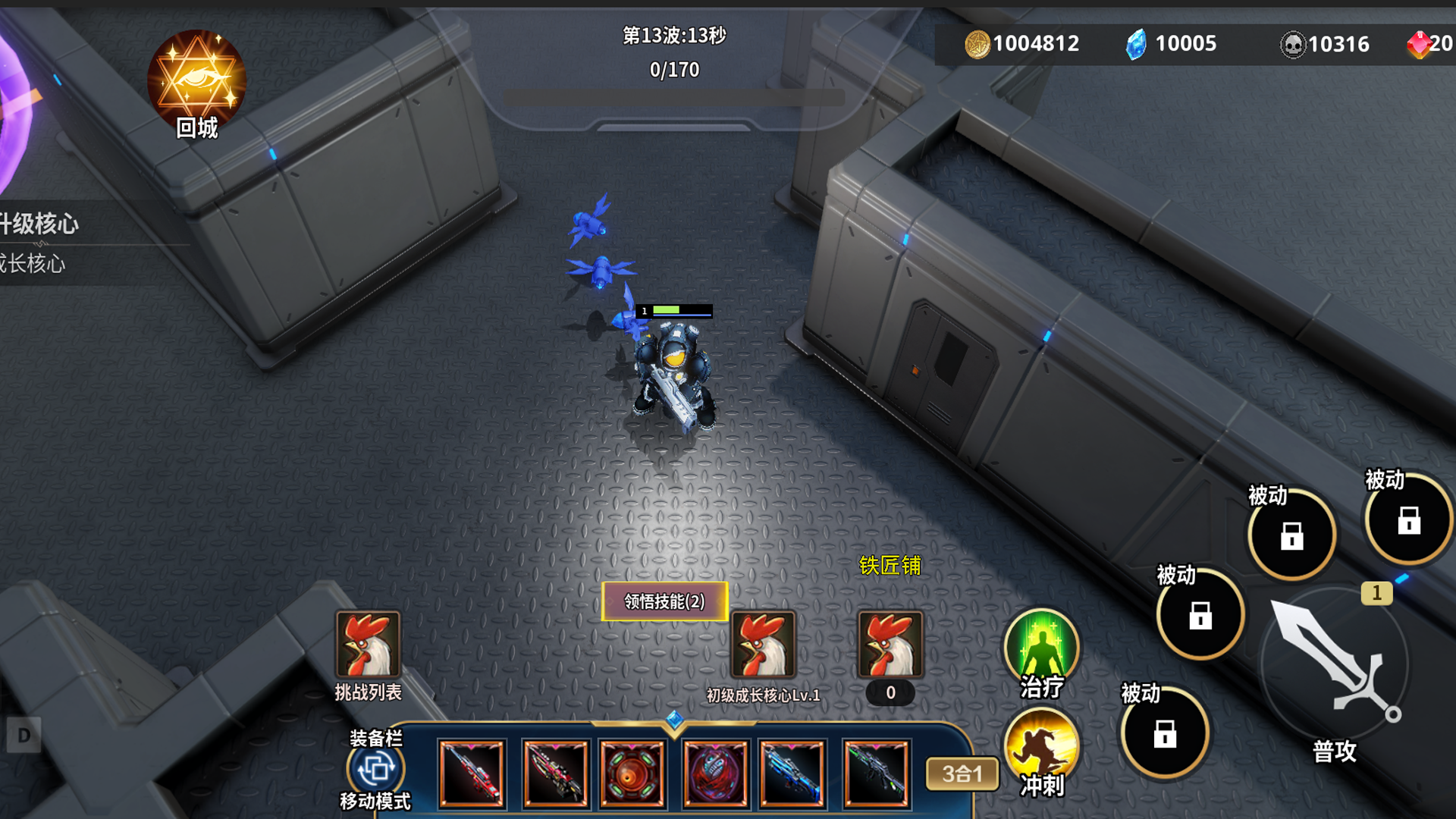
Task: Pick the blue rifle equipment slot
Action: tap(792, 773)
